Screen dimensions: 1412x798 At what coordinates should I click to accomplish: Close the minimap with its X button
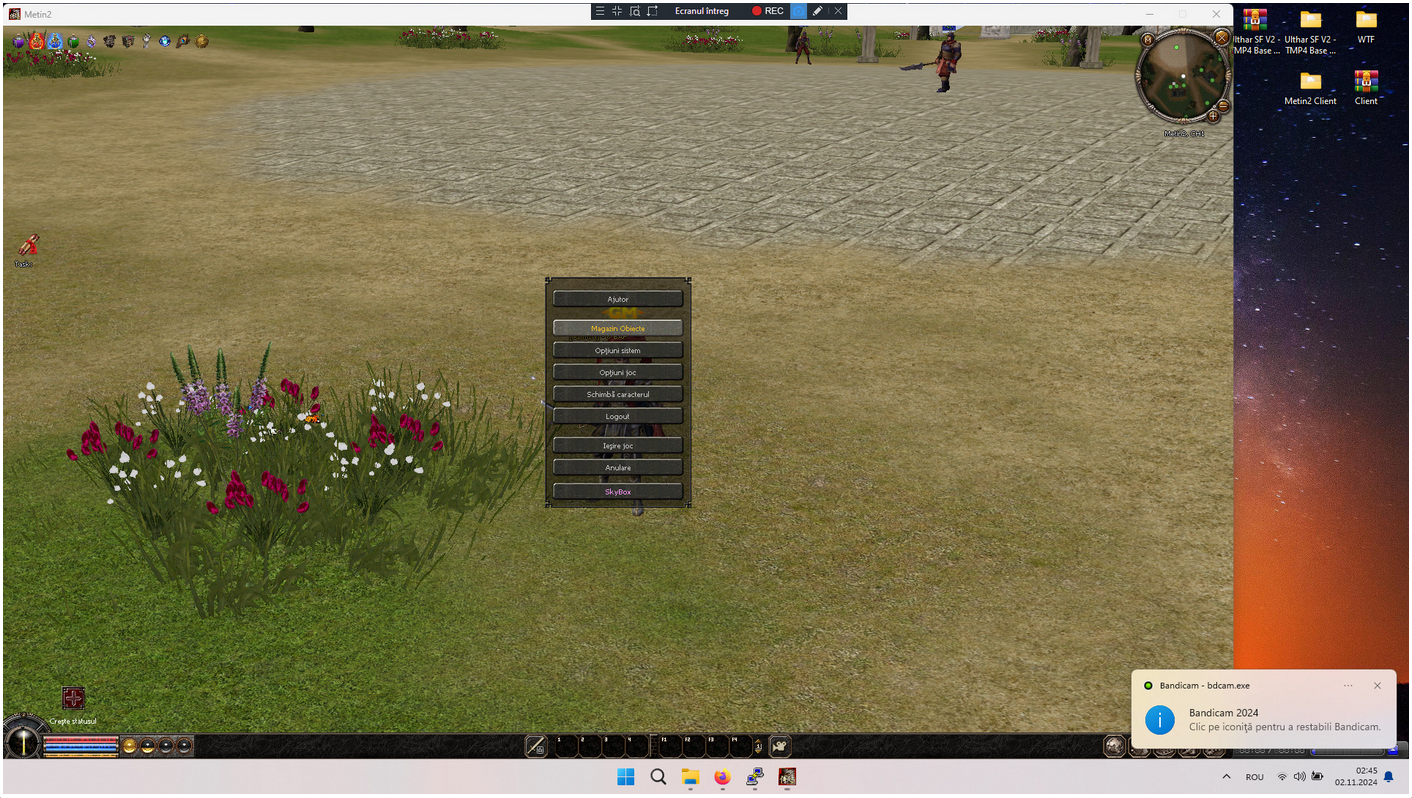tap(1221, 37)
